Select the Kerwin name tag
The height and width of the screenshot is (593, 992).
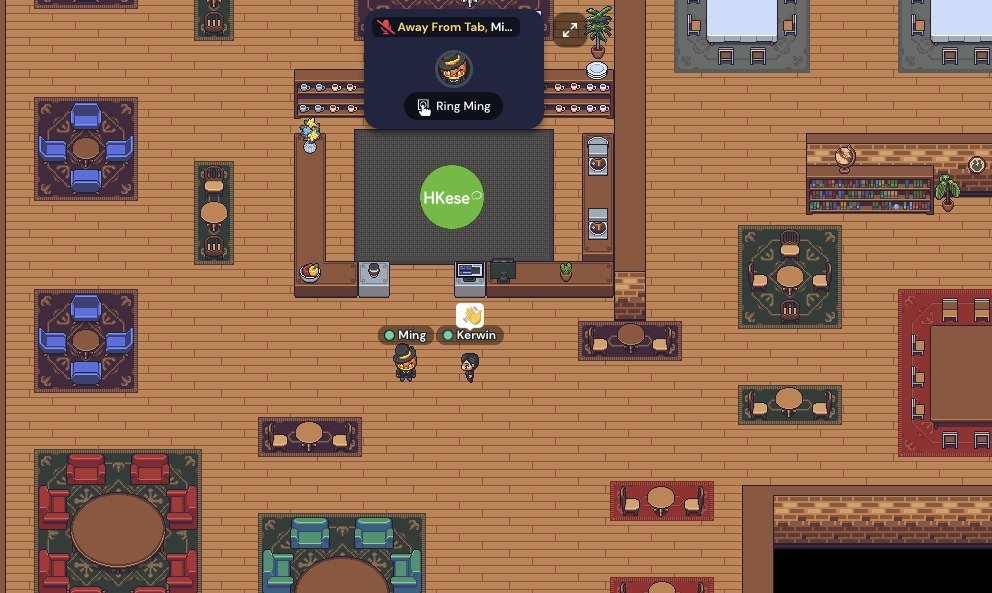coord(470,335)
